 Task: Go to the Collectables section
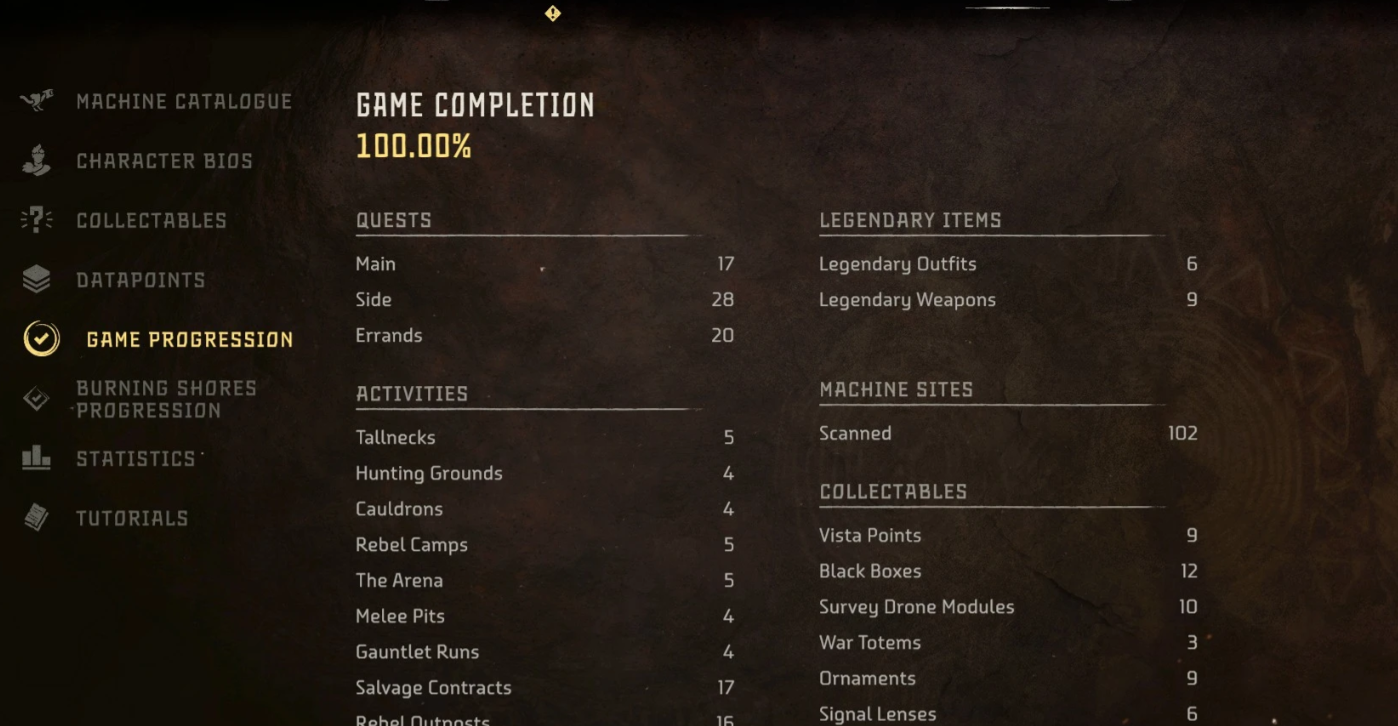pos(151,221)
